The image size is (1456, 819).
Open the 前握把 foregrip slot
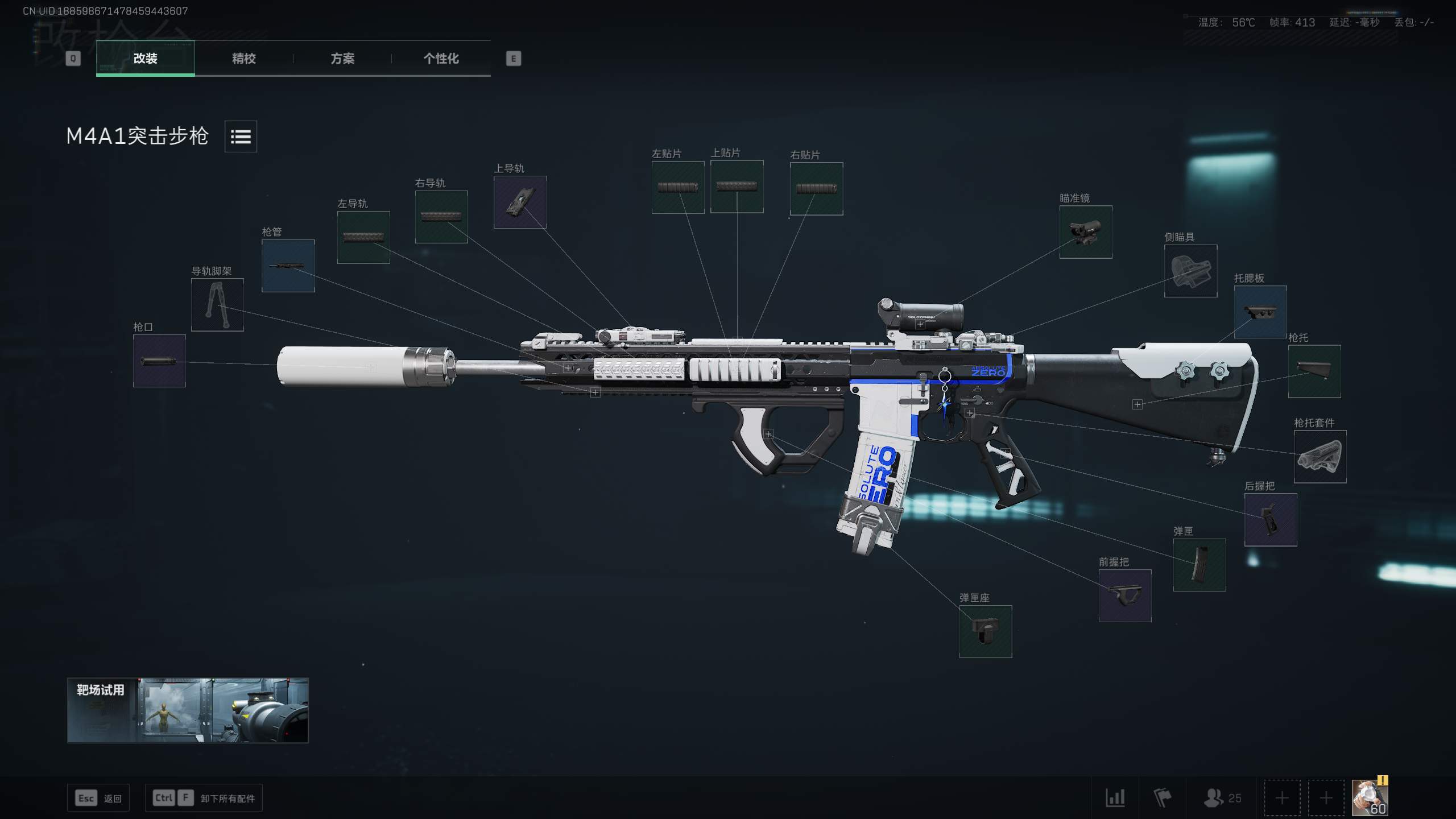pyautogui.click(x=1125, y=595)
